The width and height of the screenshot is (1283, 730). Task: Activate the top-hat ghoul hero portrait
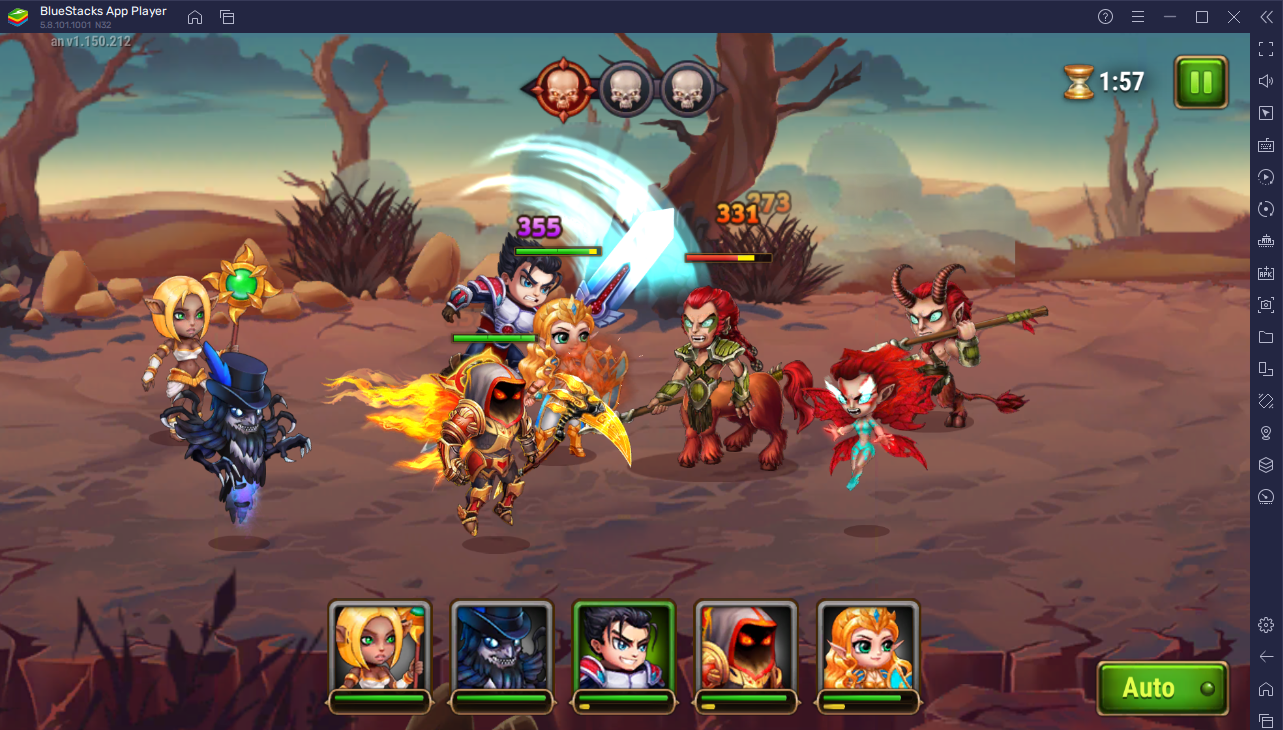[x=502, y=649]
